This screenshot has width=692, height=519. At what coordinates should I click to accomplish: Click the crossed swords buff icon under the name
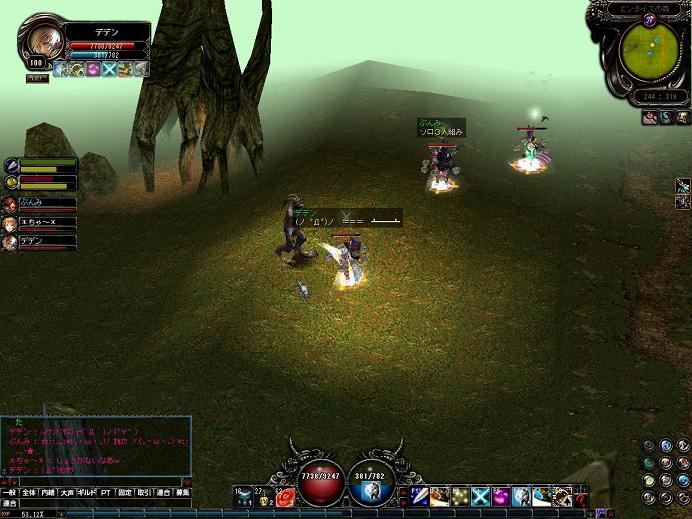point(108,69)
